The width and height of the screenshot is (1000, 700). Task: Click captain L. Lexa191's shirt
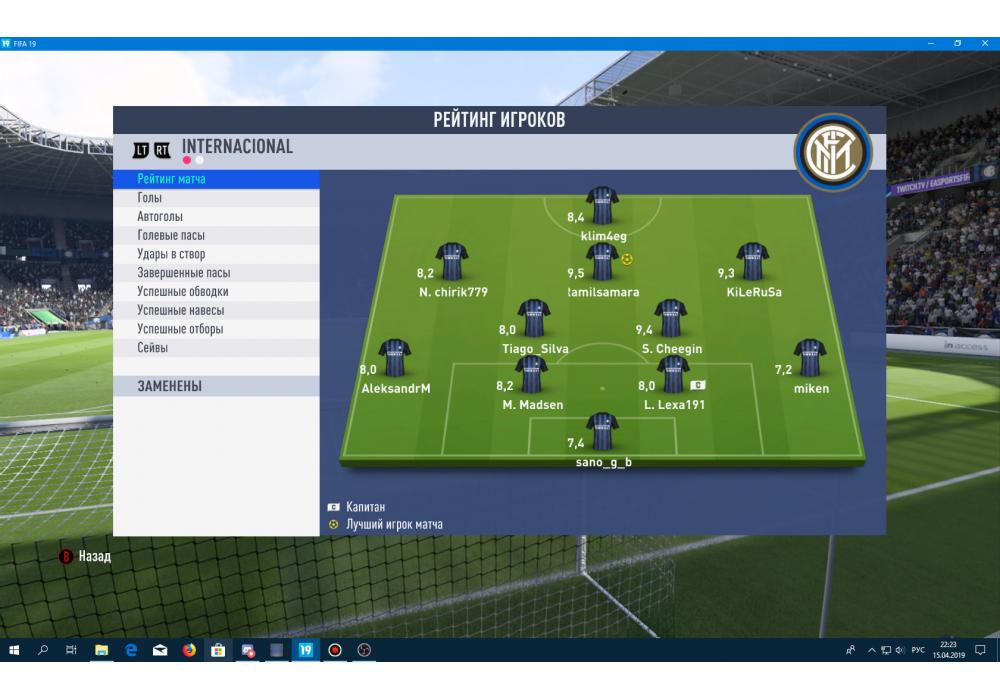672,374
